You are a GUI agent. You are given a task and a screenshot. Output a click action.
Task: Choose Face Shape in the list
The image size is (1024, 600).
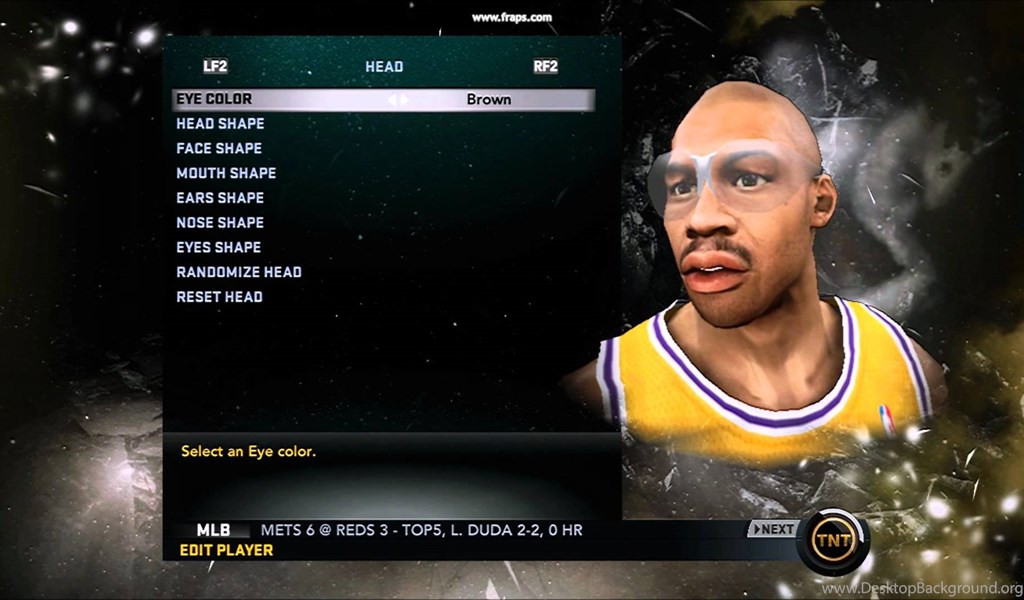pos(219,148)
